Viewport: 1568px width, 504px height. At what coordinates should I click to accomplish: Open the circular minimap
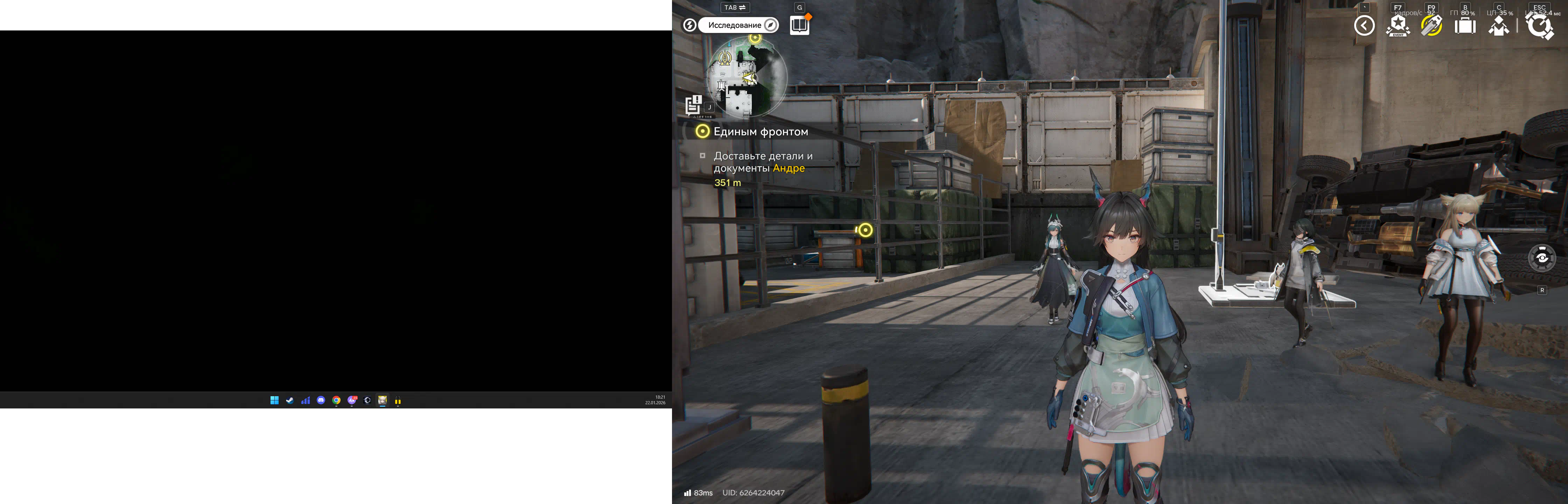746,77
